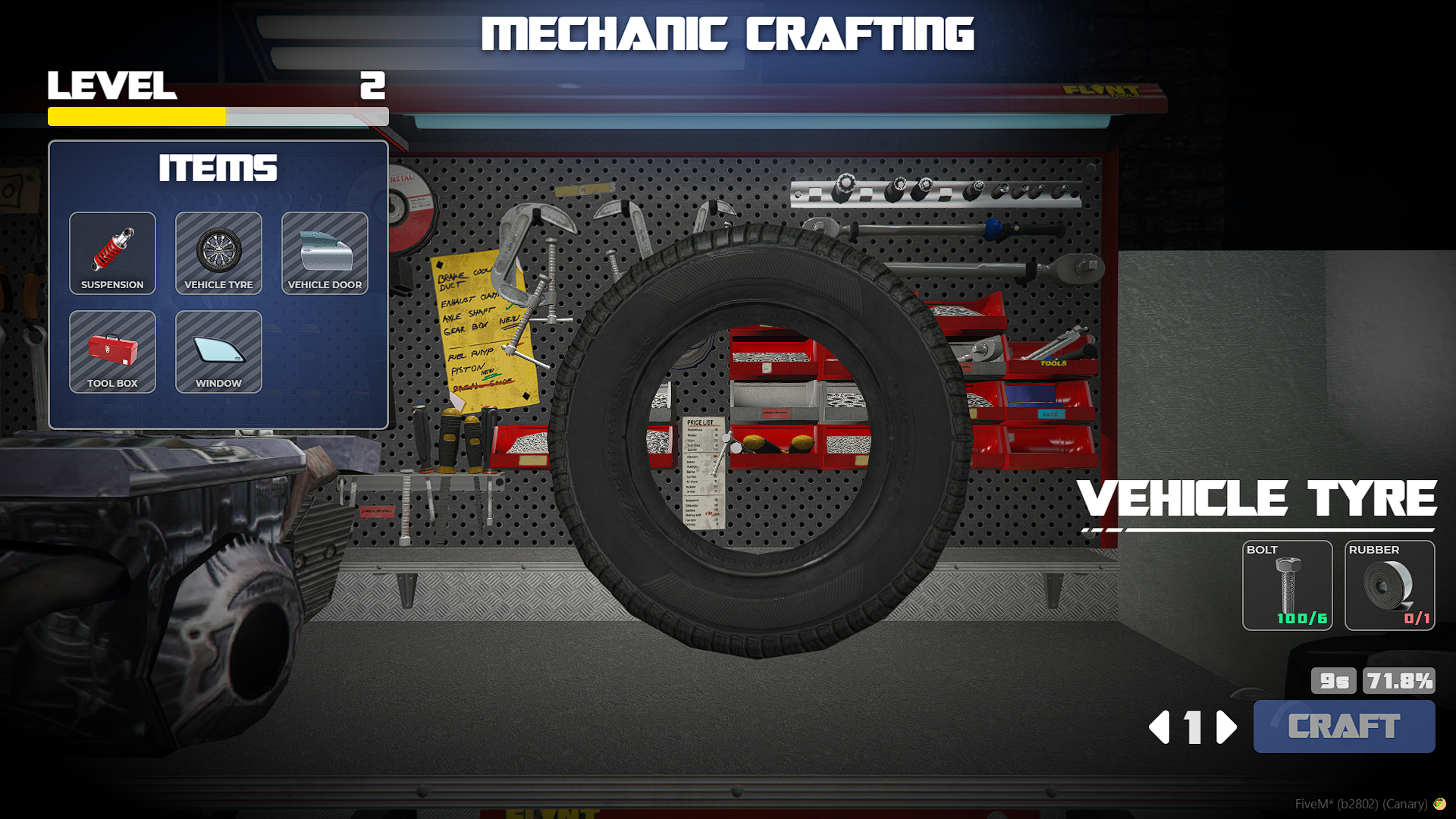Decrease craft quantity with left arrow
The image size is (1456, 819).
click(1159, 727)
